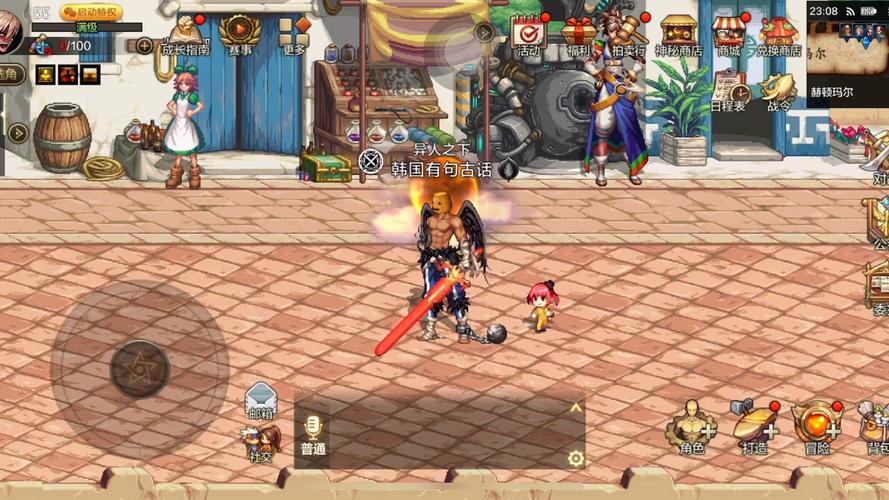Open the 冒险 adventure menu
The width and height of the screenshot is (889, 500).
click(817, 429)
